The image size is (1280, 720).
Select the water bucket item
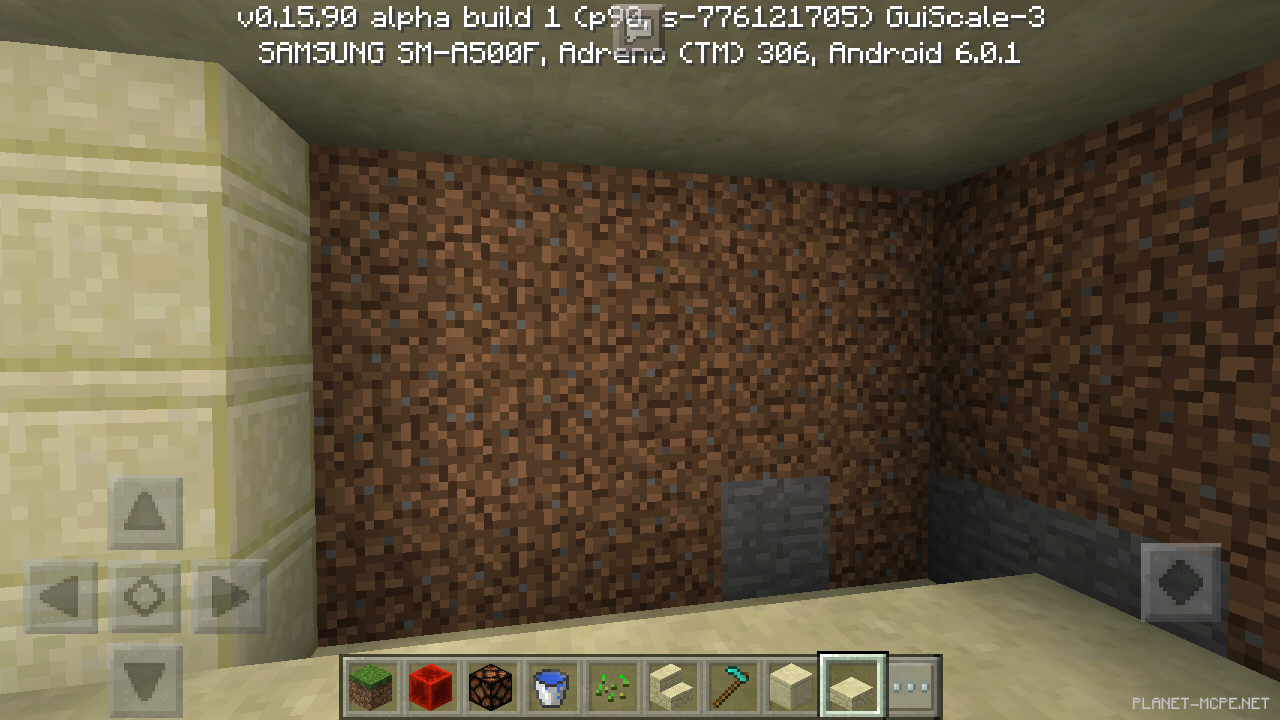[551, 686]
